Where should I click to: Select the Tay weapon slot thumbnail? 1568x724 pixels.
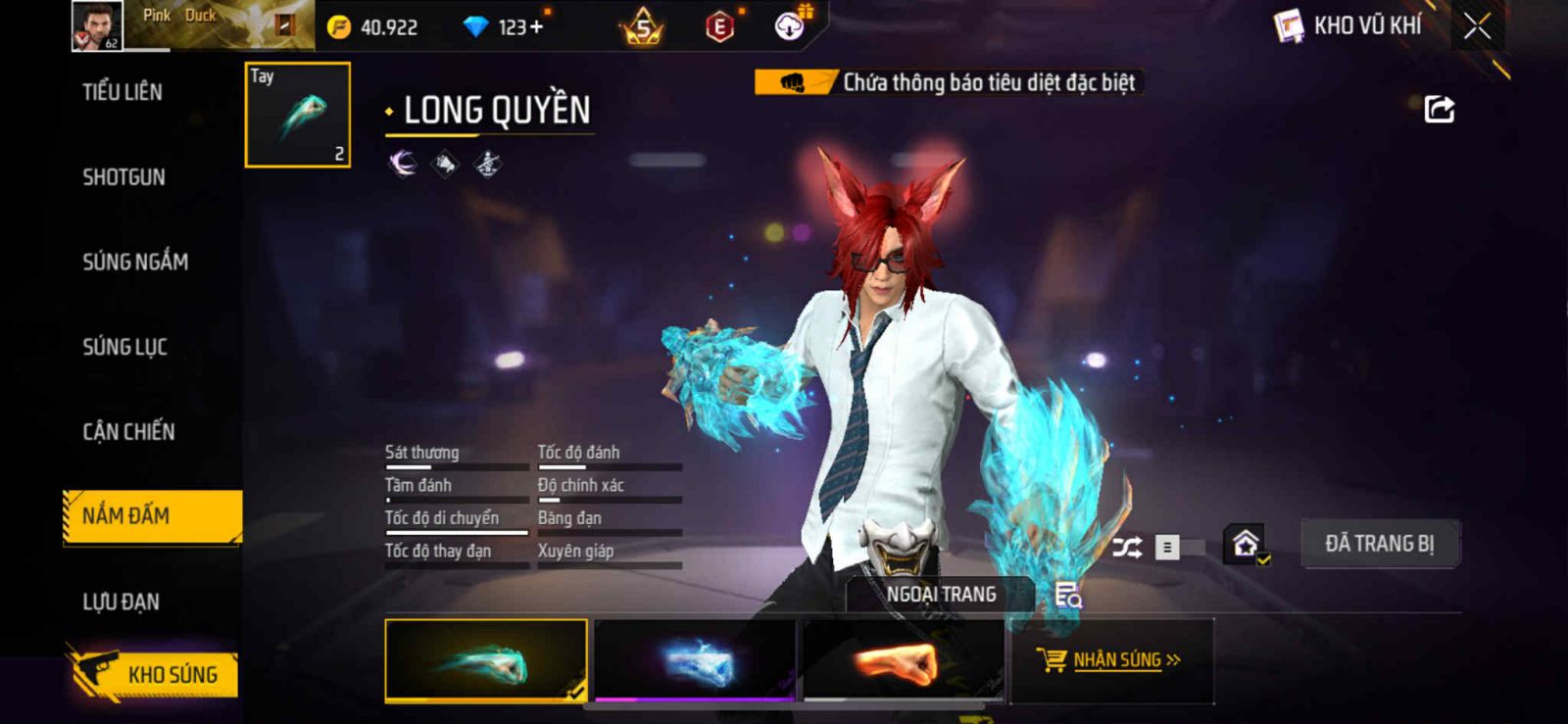click(x=298, y=115)
